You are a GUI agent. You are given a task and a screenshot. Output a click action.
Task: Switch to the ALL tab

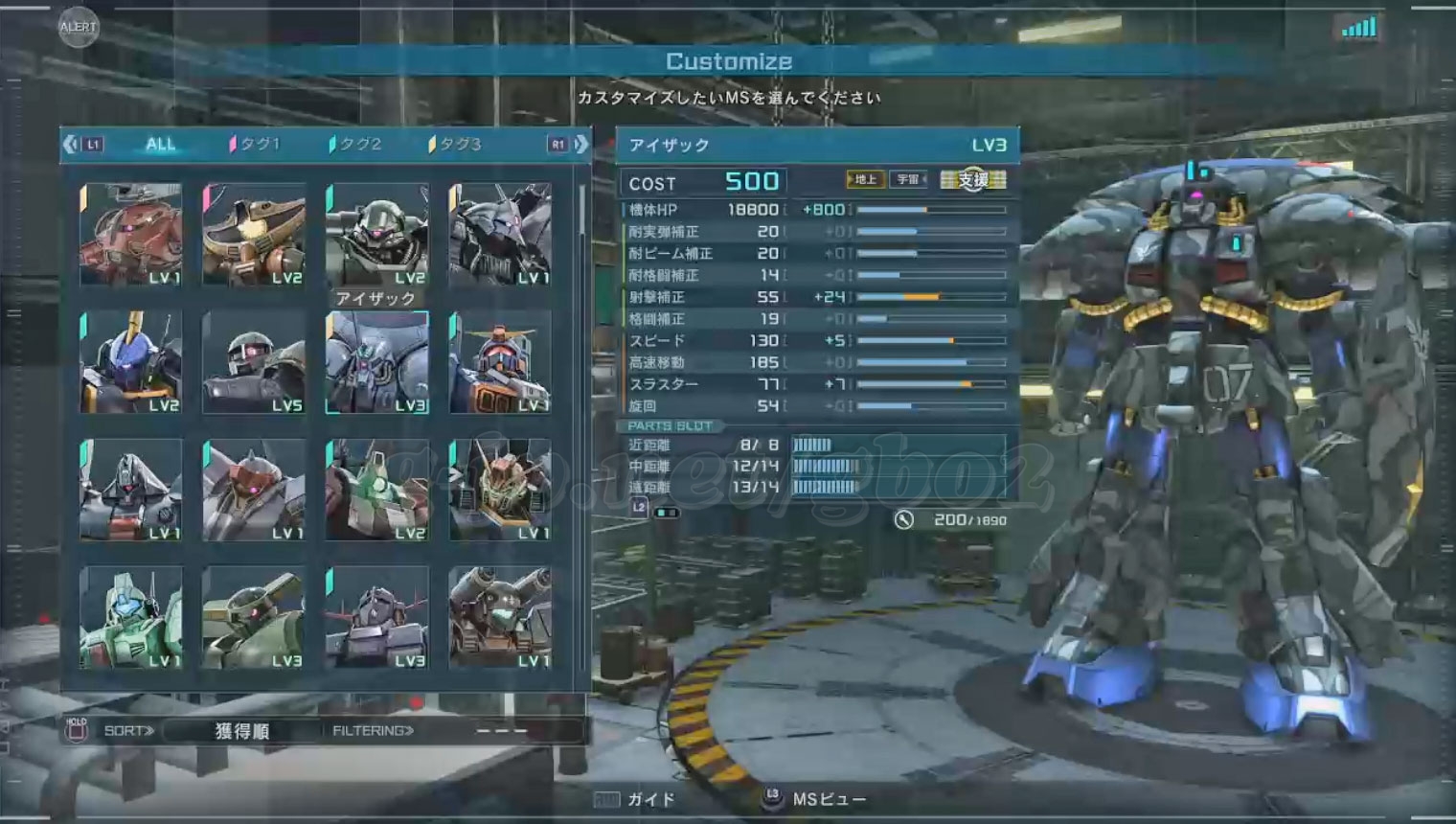point(160,145)
